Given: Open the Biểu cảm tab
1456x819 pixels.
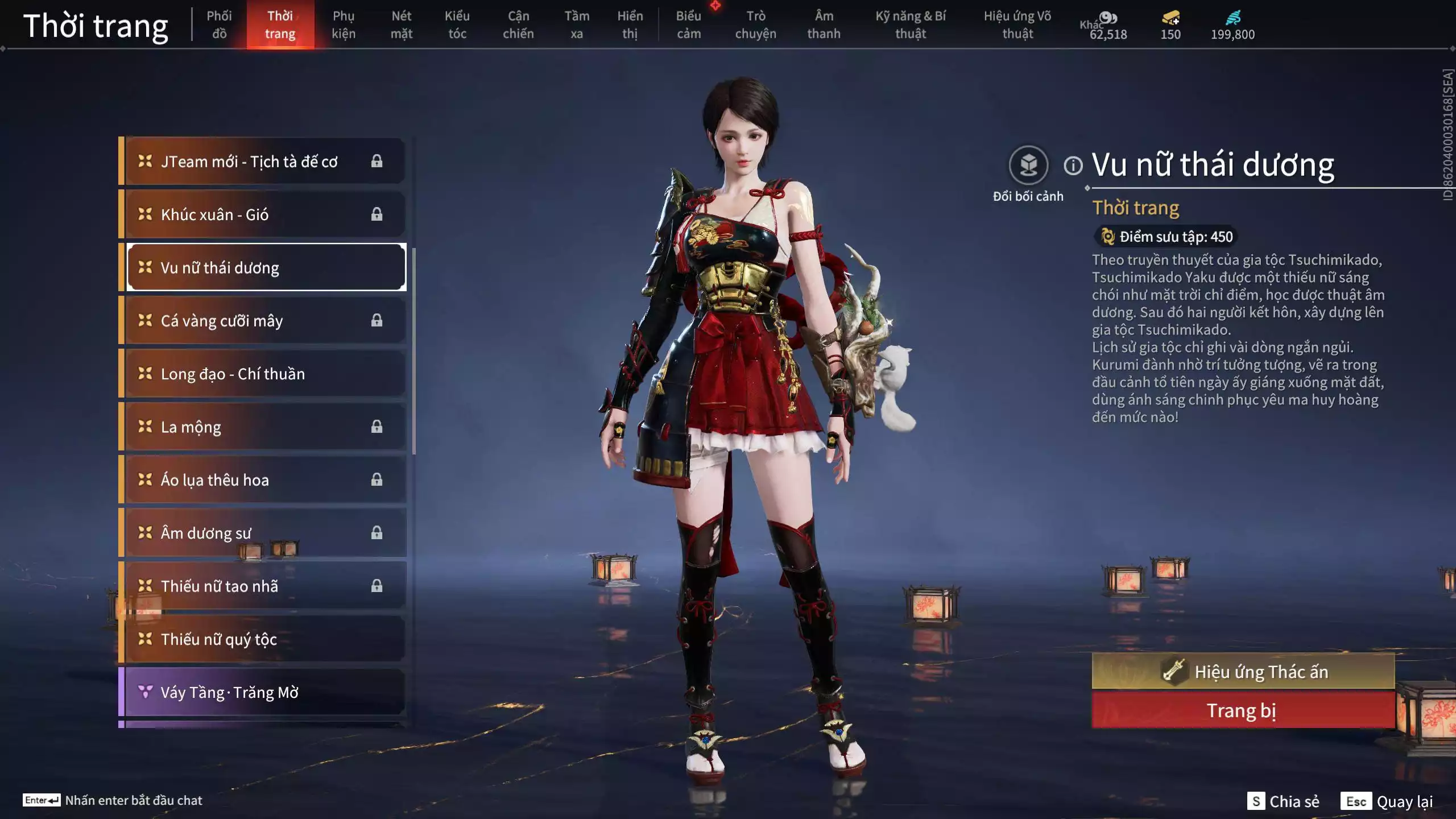Looking at the screenshot, I should tap(689, 24).
